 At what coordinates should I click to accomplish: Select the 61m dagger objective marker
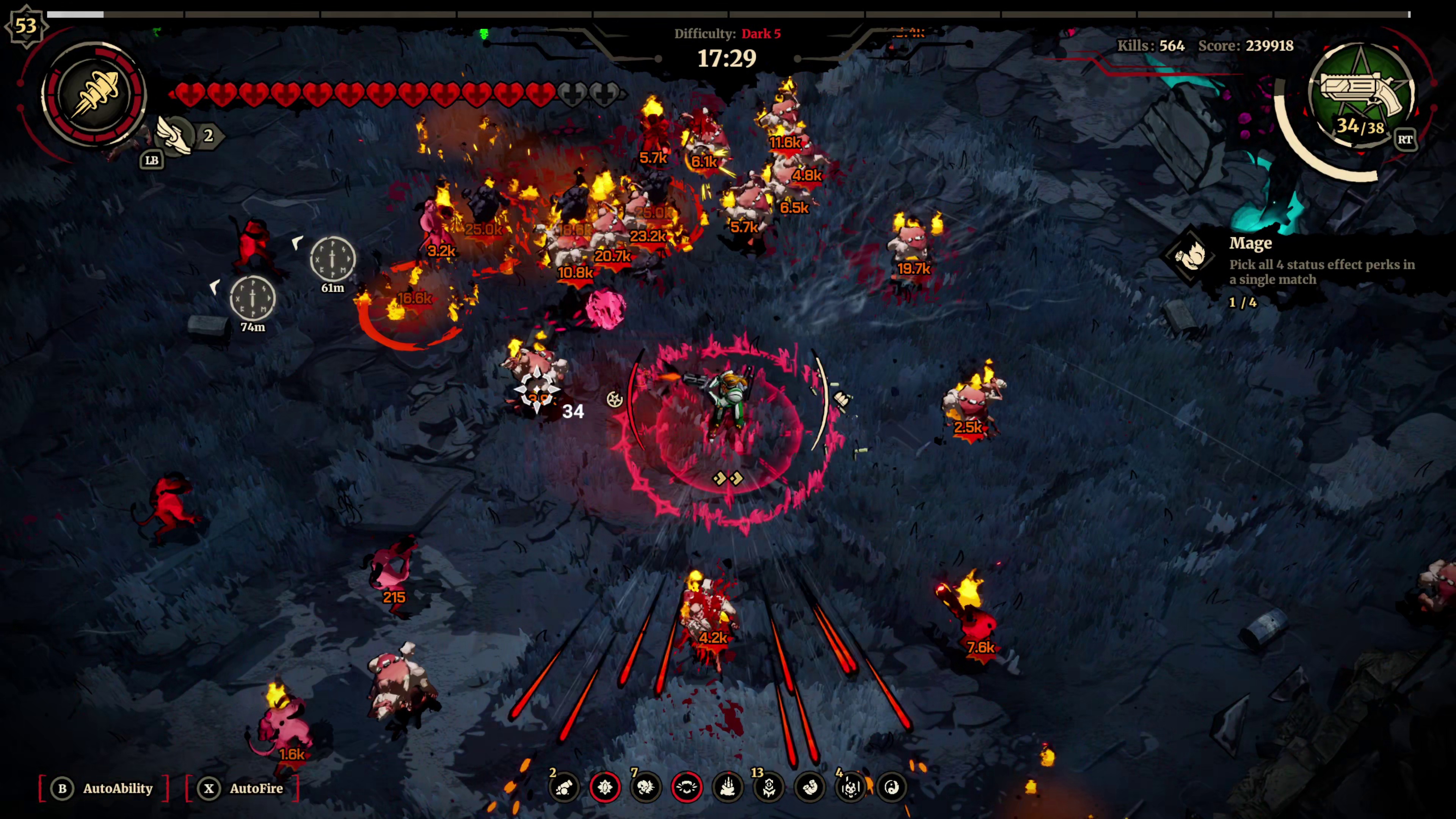[333, 259]
